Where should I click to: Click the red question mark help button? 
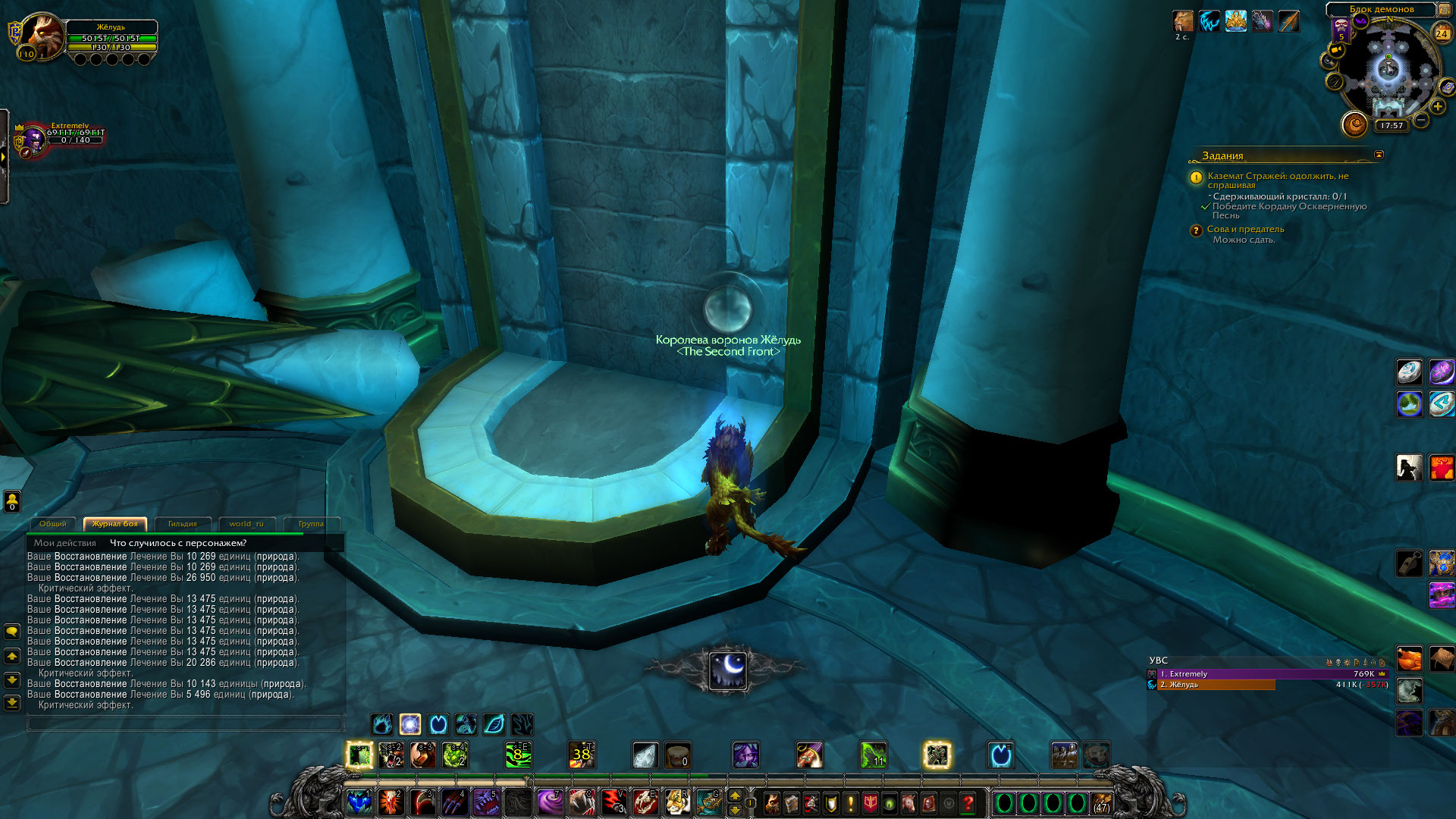pos(968,802)
